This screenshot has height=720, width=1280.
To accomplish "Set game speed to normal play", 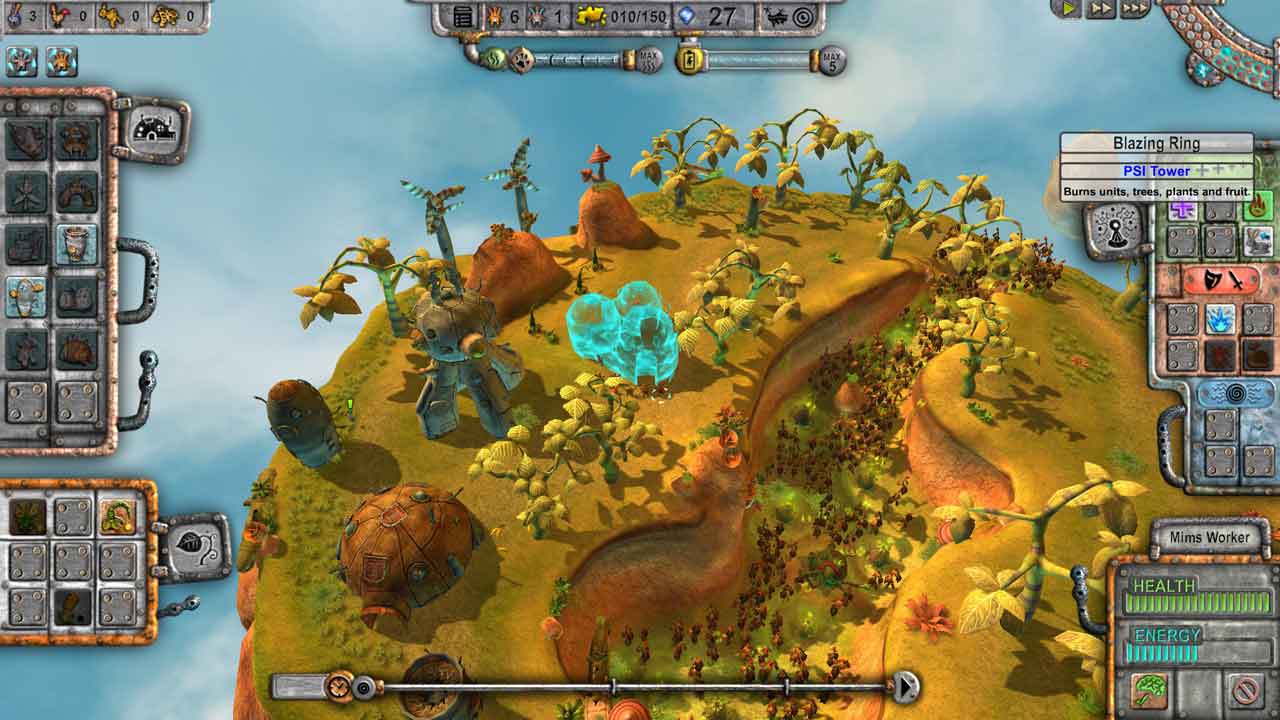I will click(1067, 8).
